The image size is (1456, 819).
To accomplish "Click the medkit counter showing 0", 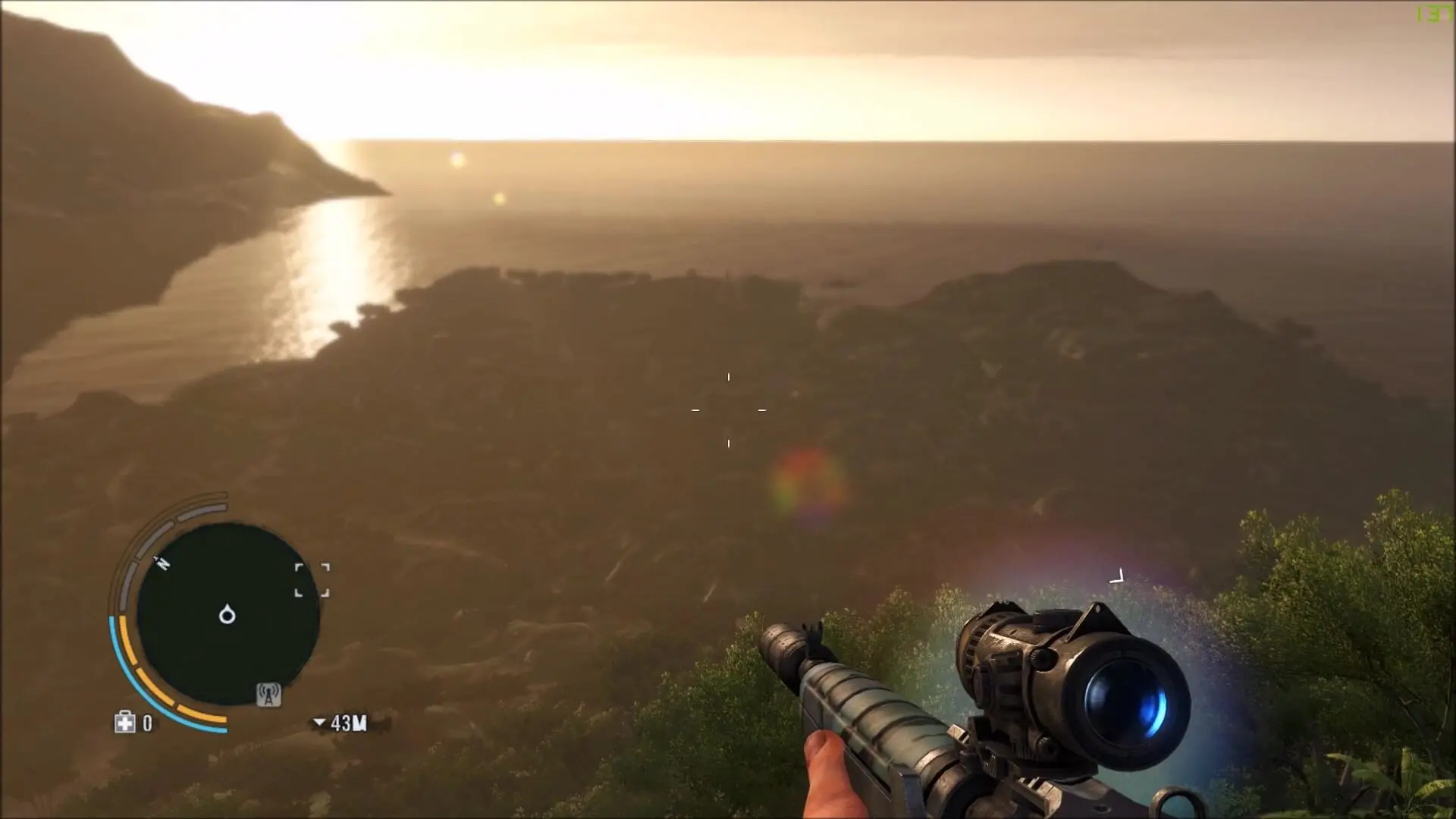I will (146, 723).
